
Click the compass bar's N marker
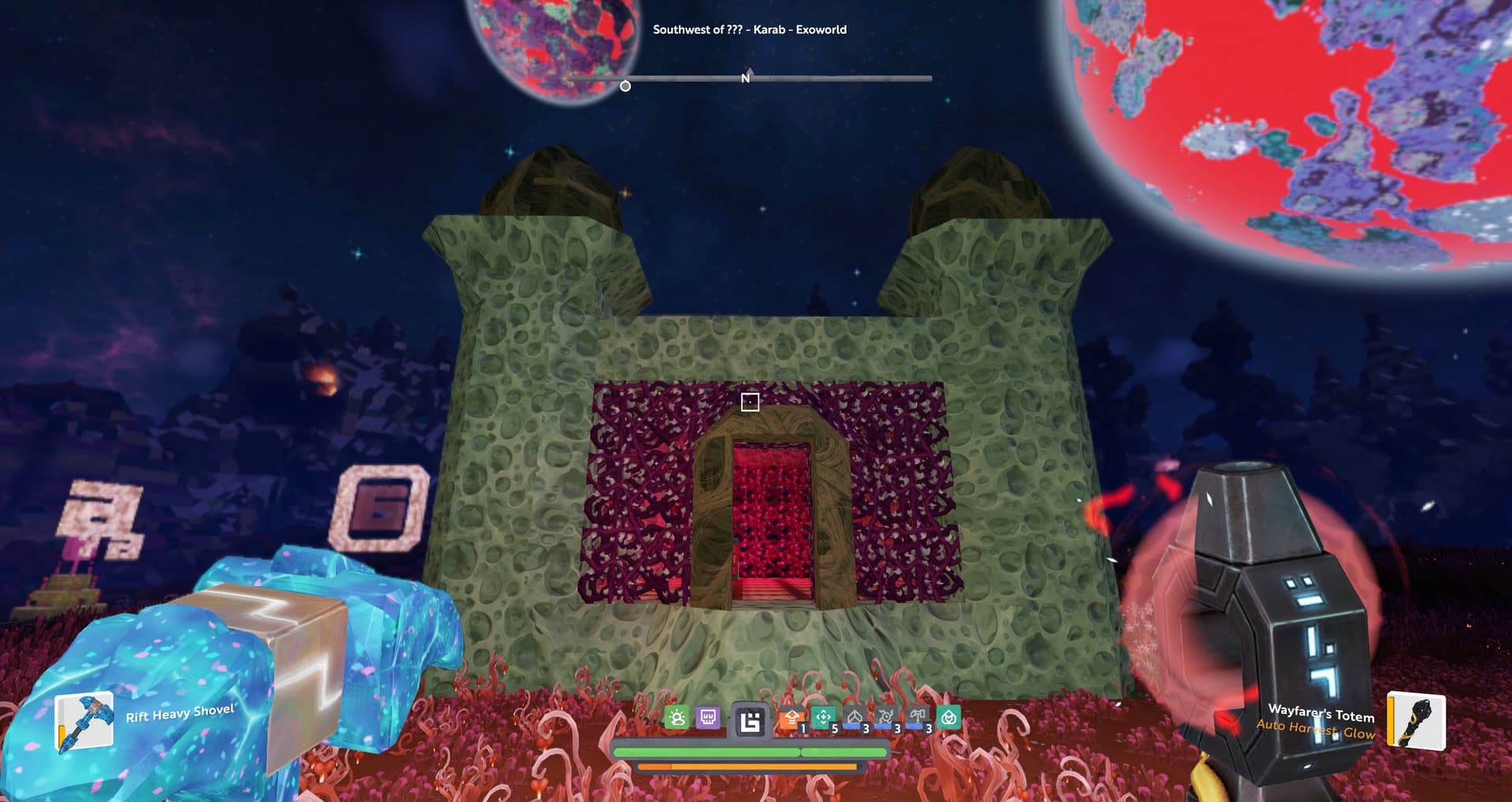[x=745, y=78]
